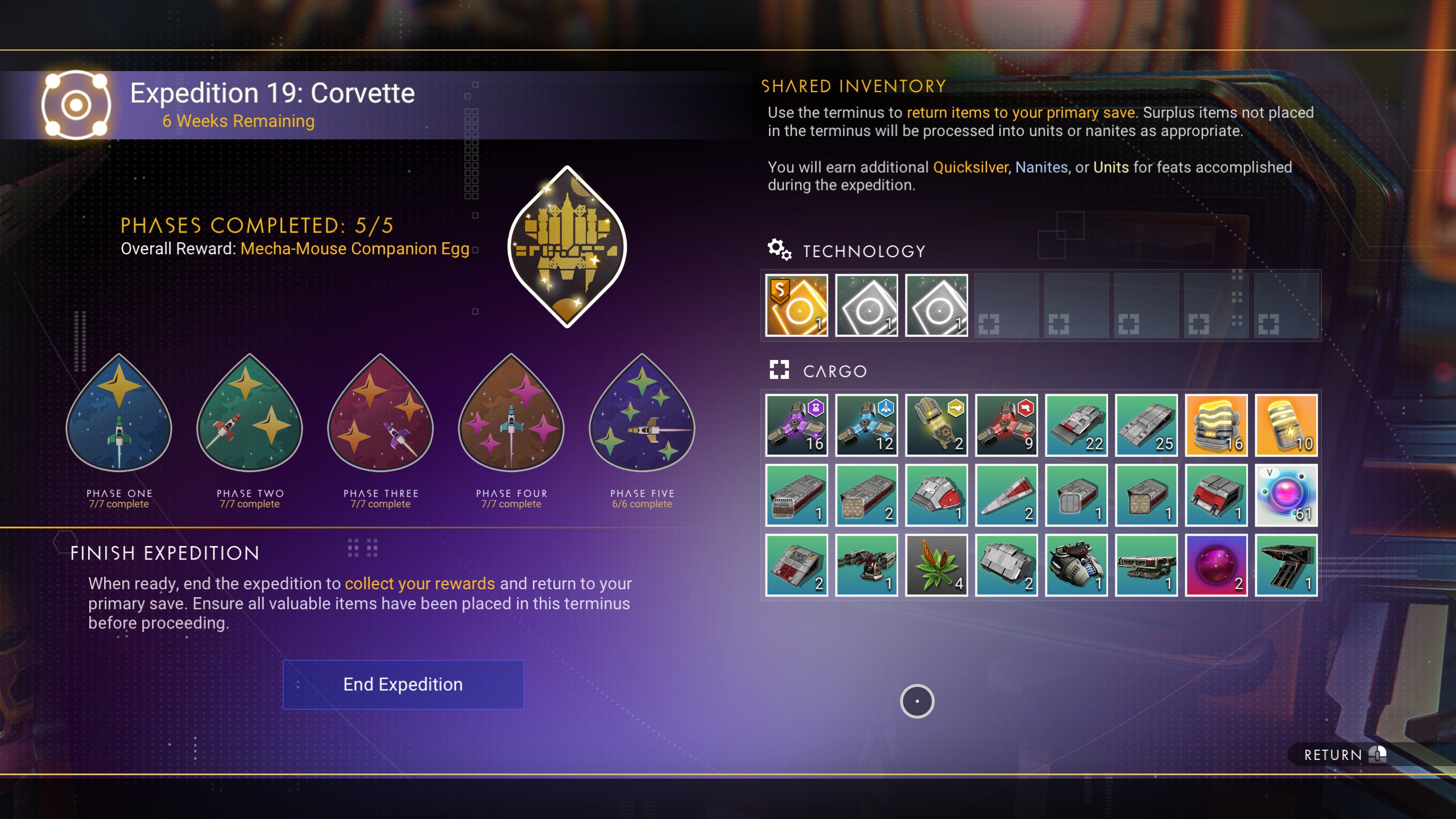Open the Phase Two badge
1456x819 pixels.
pyautogui.click(x=250, y=414)
